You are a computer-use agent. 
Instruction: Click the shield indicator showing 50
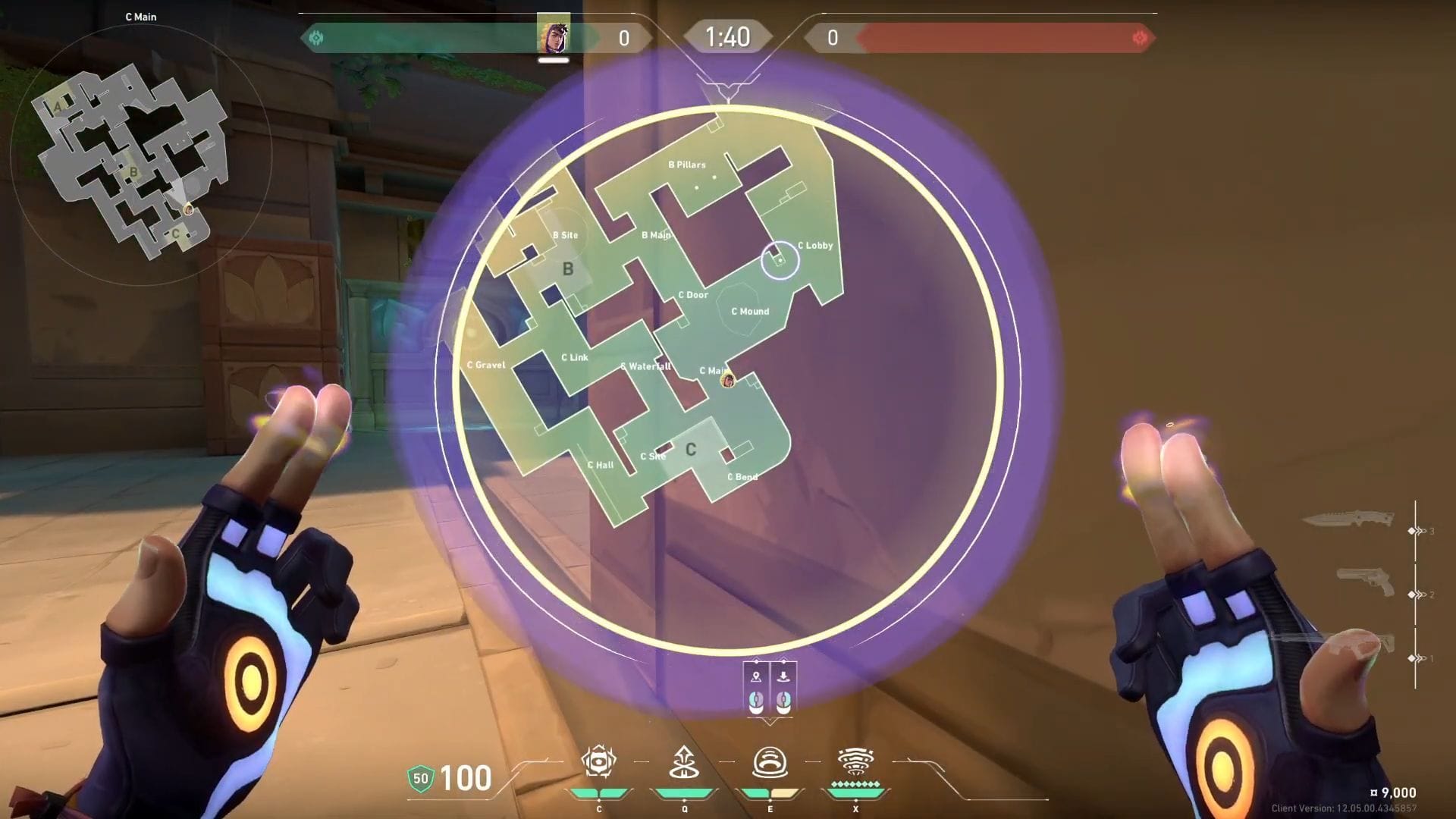pos(422,778)
